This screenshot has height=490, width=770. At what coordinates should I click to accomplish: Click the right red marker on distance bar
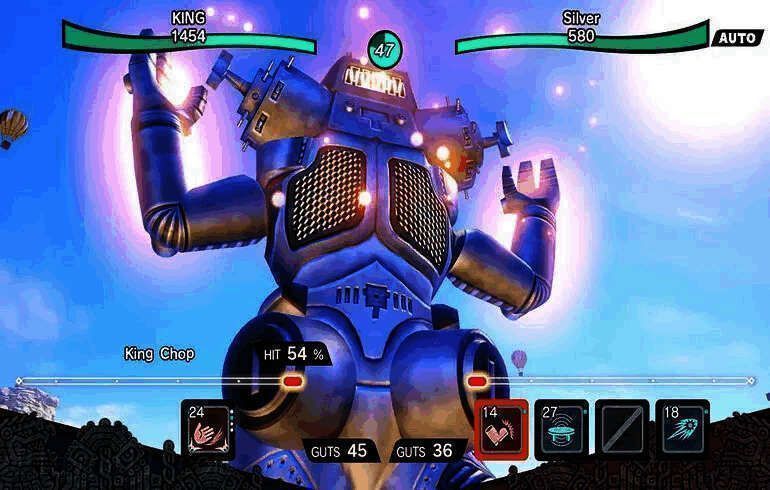point(477,381)
